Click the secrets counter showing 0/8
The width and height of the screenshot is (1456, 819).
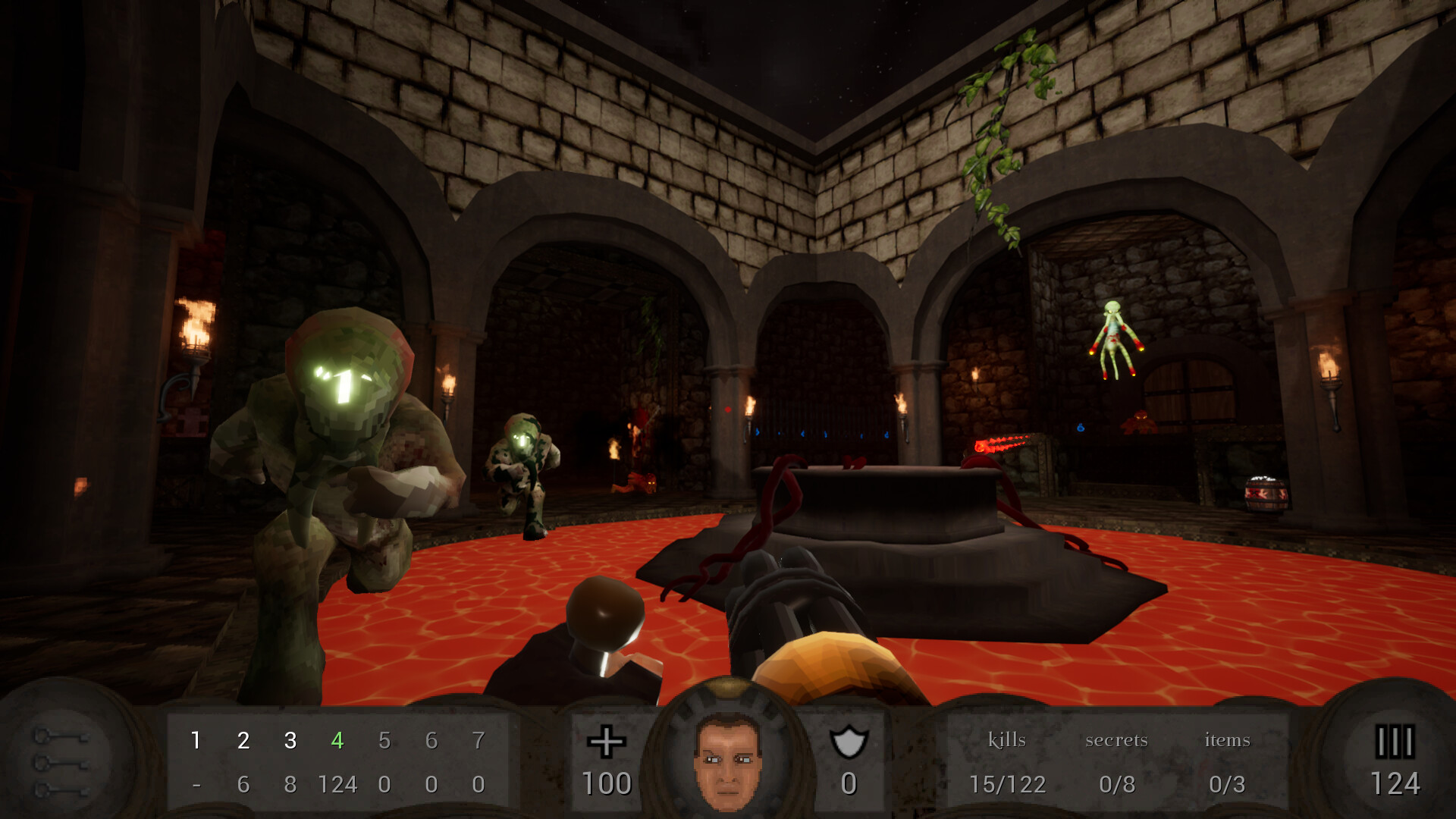pos(1119,783)
